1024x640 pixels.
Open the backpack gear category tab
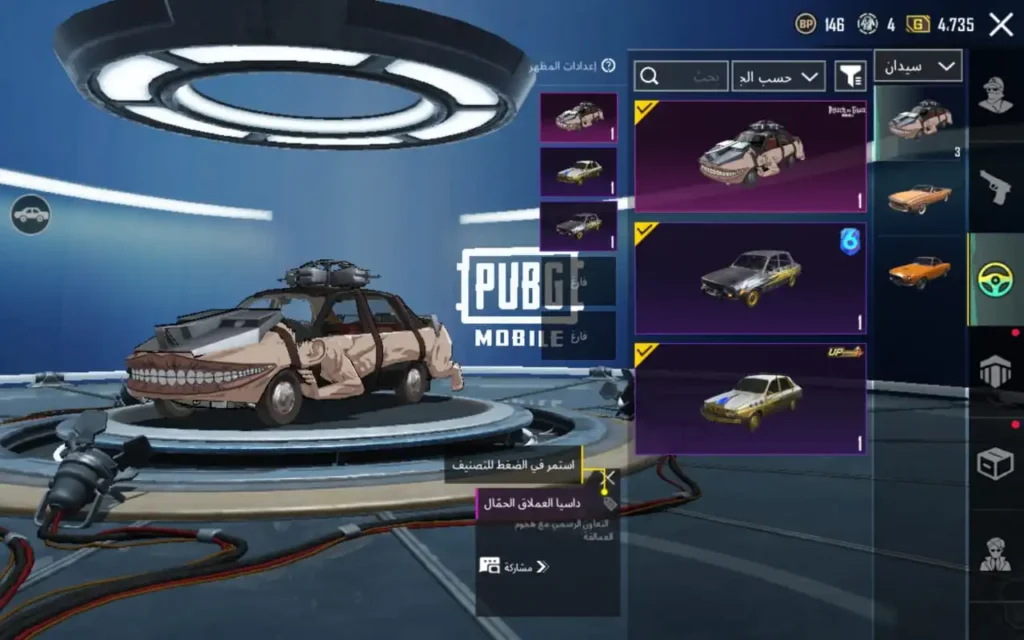click(x=995, y=370)
